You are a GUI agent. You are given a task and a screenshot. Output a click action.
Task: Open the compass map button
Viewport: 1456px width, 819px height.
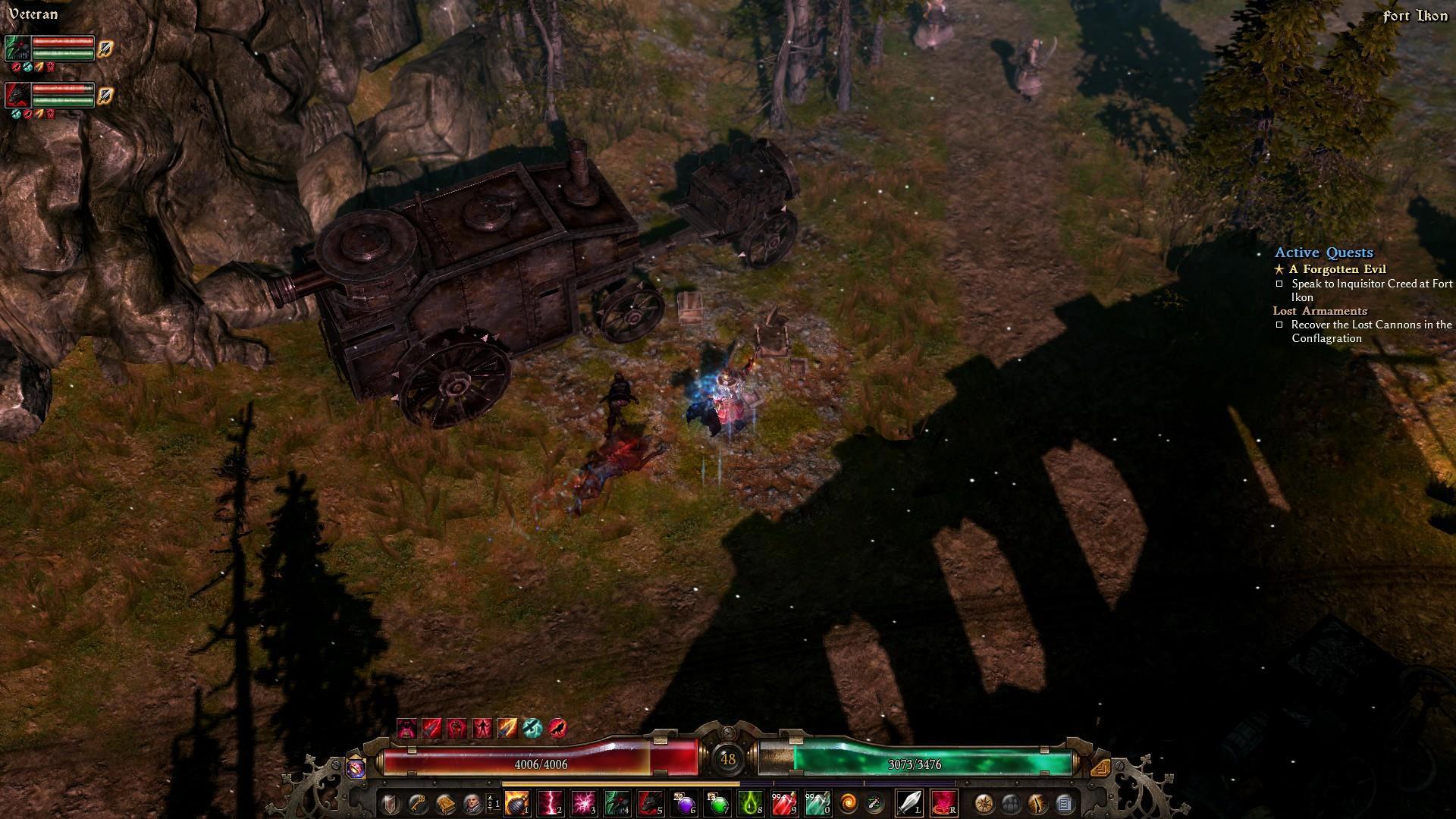[x=984, y=802]
